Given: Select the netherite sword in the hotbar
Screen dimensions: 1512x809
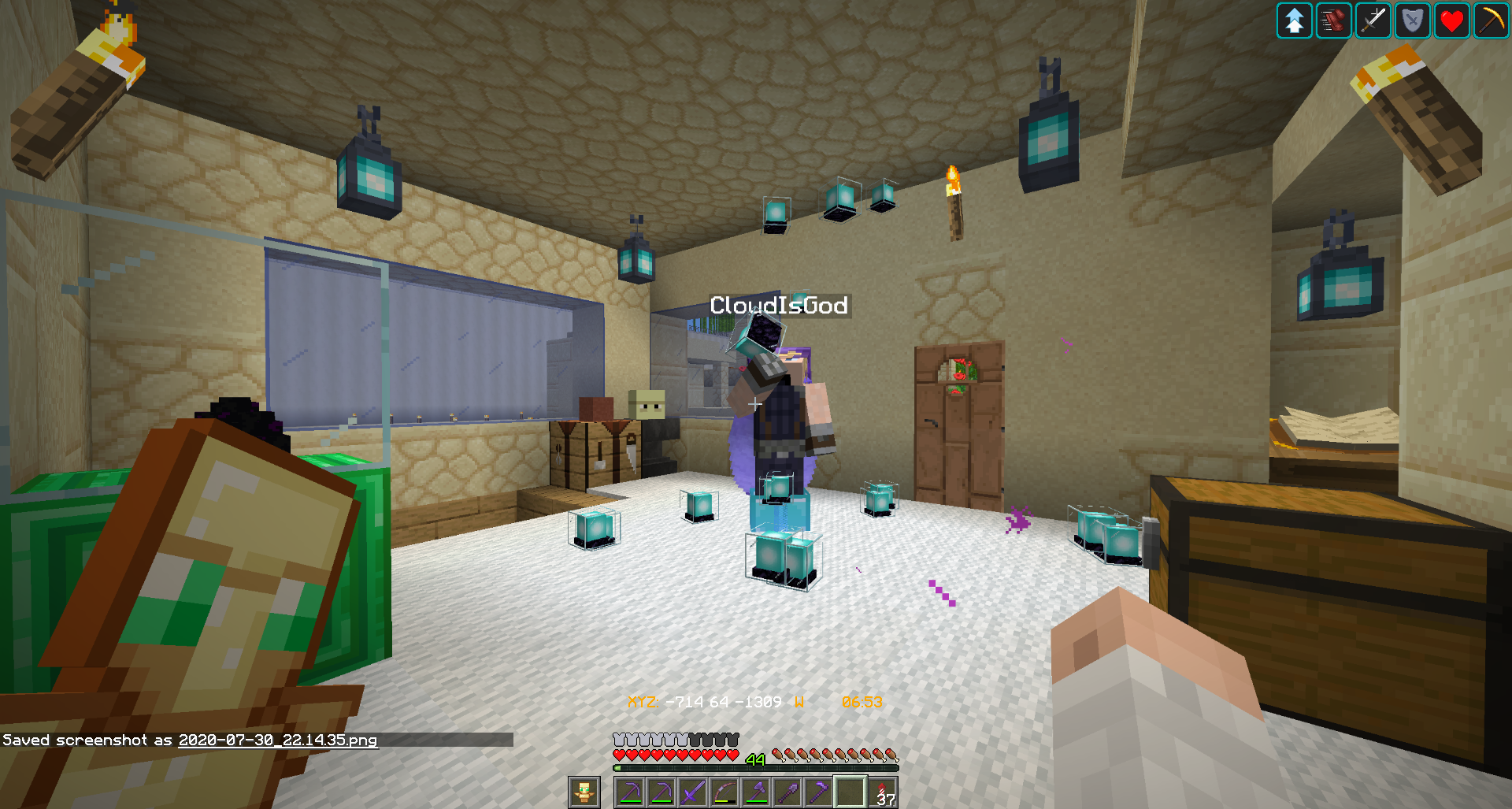Looking at the screenshot, I should [691, 791].
